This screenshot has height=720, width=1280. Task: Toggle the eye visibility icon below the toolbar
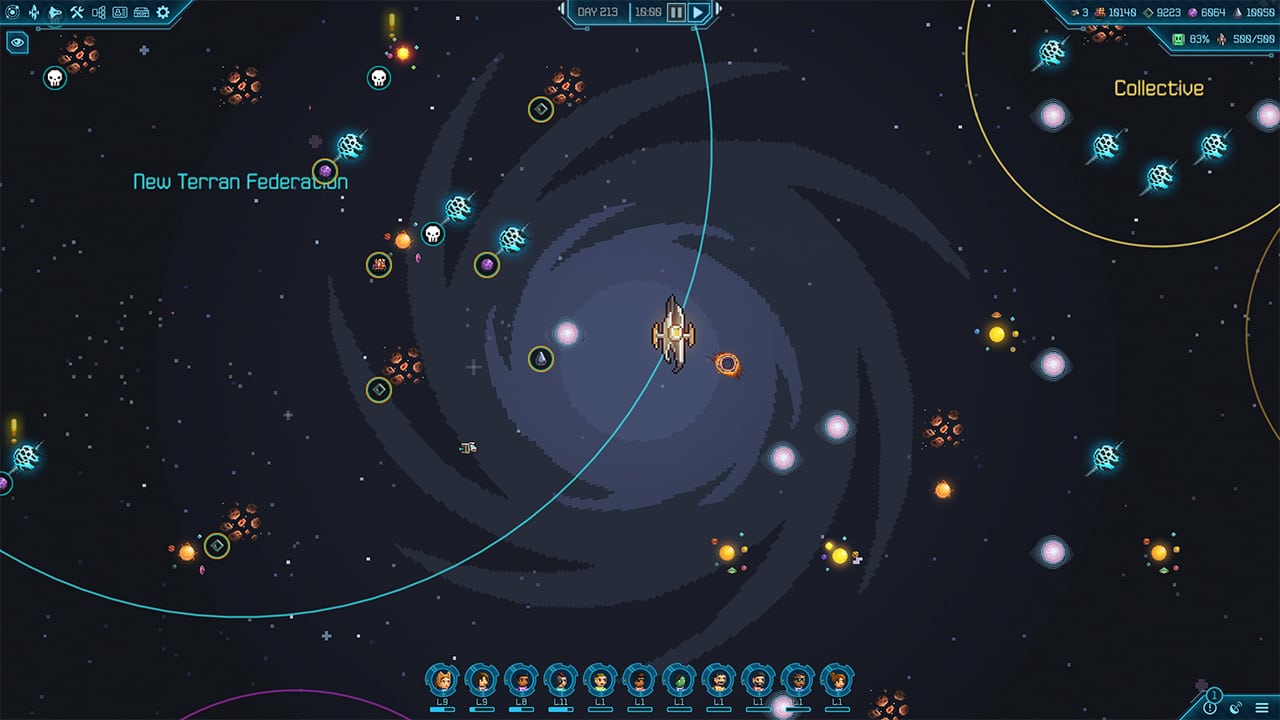[17, 44]
